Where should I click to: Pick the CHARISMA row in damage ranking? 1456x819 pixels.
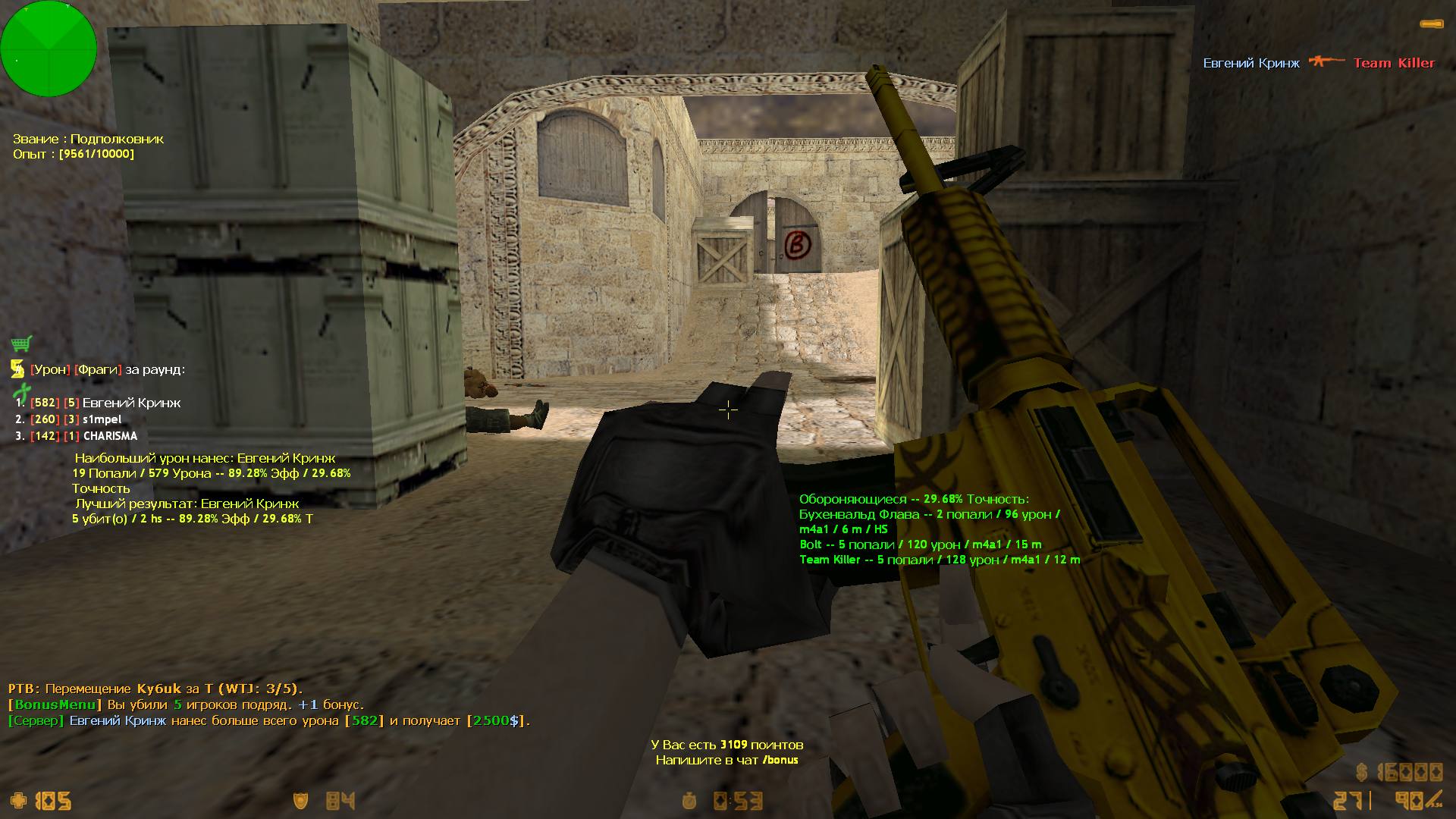click(110, 436)
